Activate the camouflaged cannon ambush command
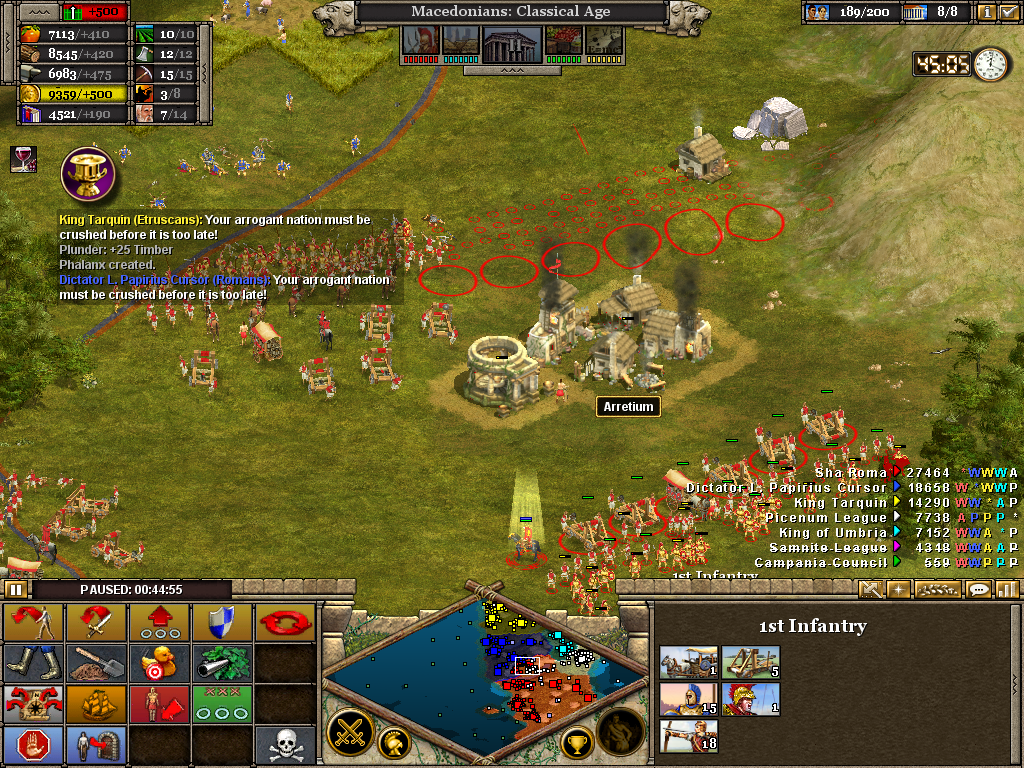The width and height of the screenshot is (1024, 768). pyautogui.click(x=222, y=663)
